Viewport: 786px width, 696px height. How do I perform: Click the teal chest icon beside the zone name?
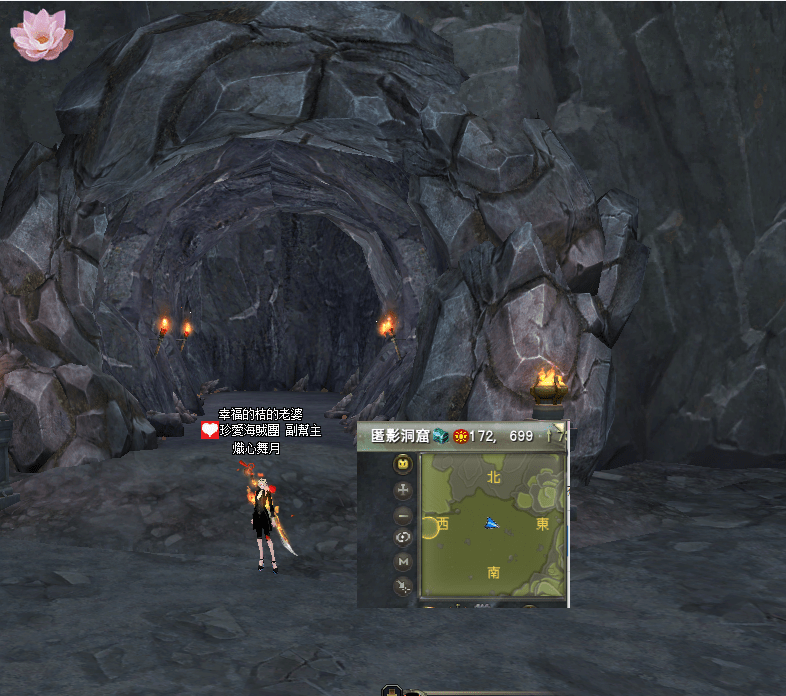441,436
